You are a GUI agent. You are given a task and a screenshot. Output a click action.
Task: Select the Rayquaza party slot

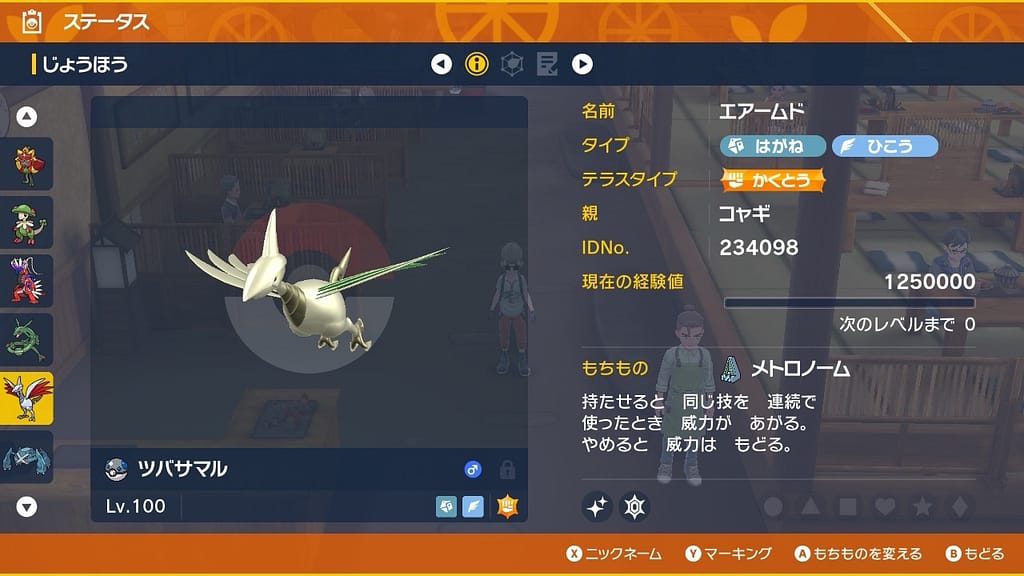click(26, 340)
